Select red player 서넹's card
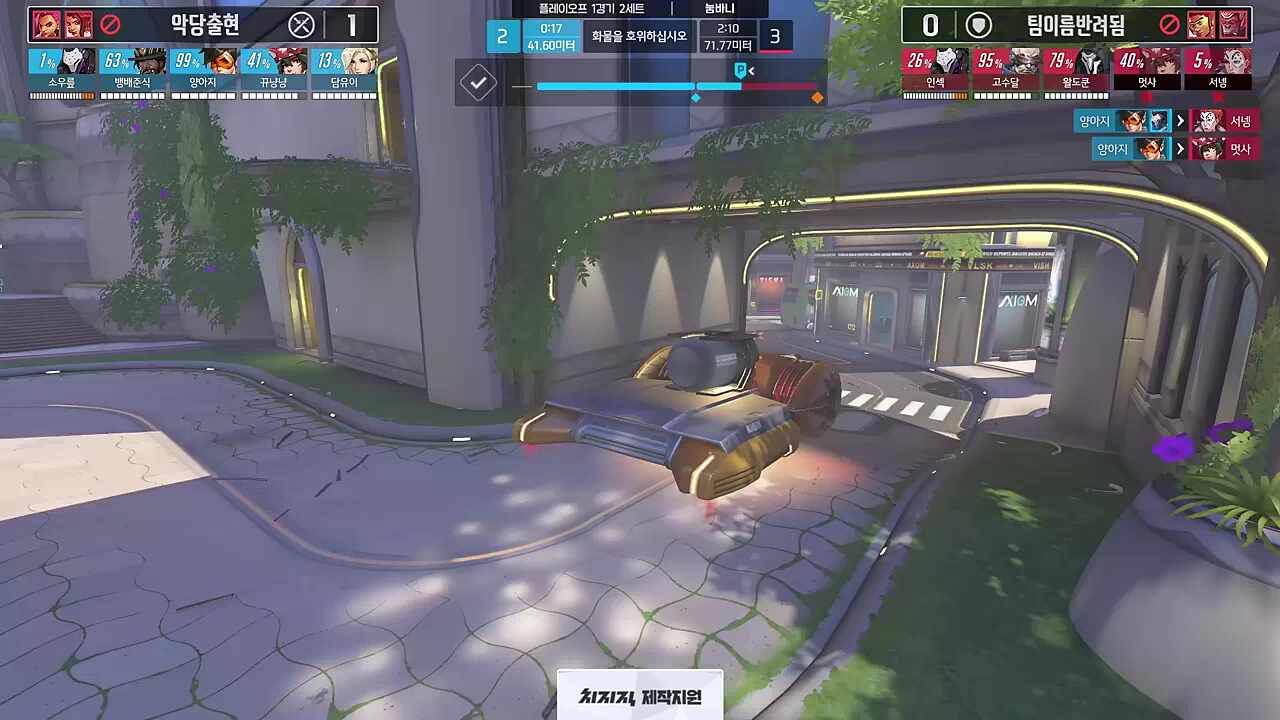 [x=1217, y=72]
